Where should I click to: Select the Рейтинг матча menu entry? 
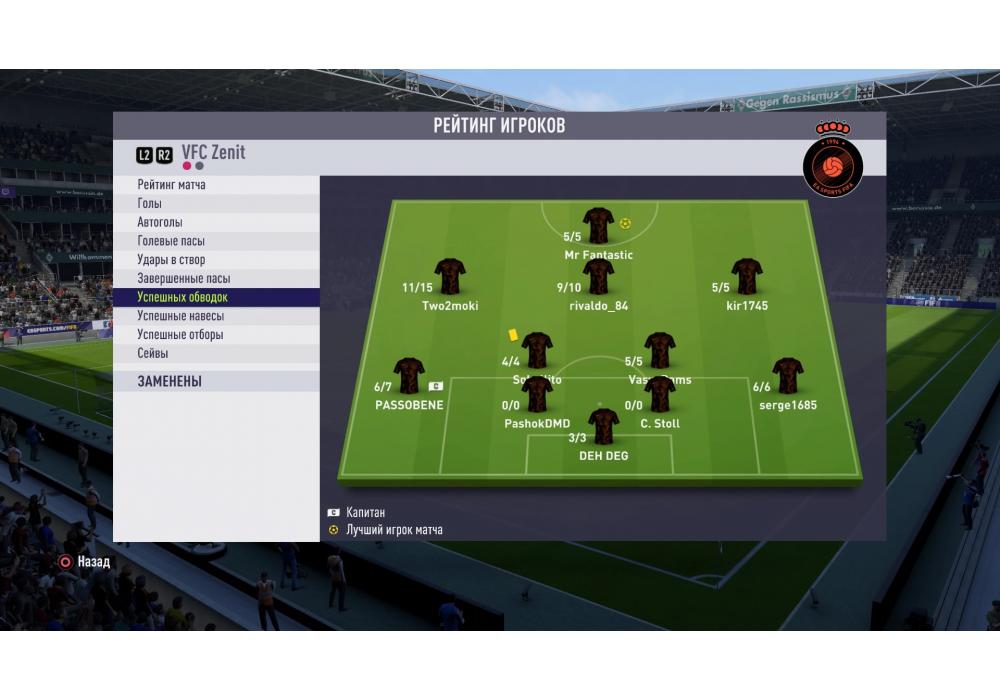pyautogui.click(x=172, y=185)
